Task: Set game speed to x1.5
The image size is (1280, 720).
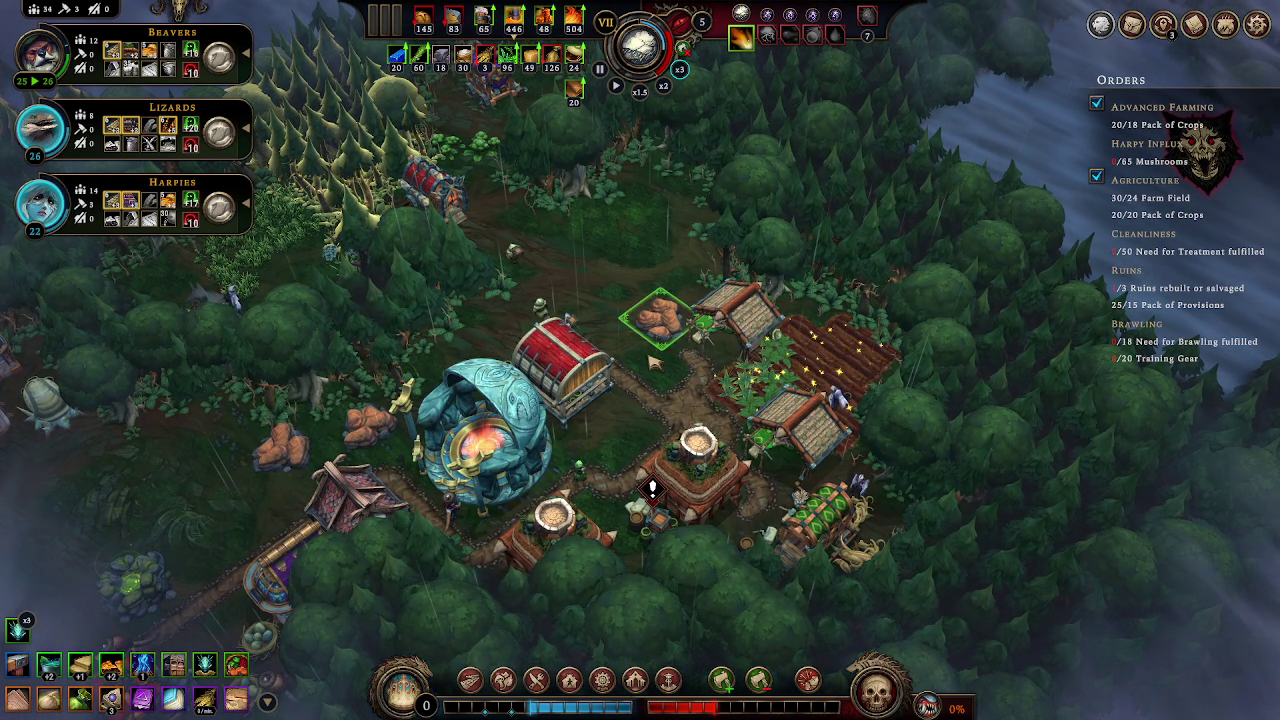Action: click(639, 92)
